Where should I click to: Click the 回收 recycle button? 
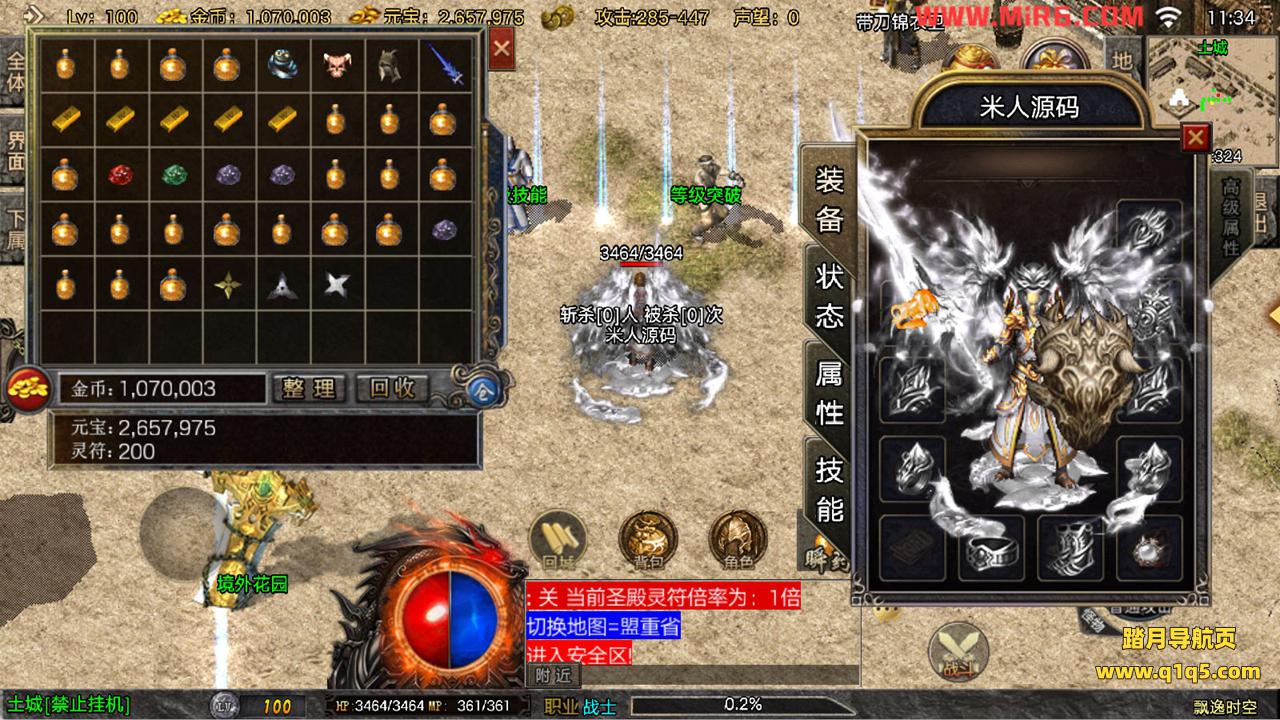tap(393, 388)
